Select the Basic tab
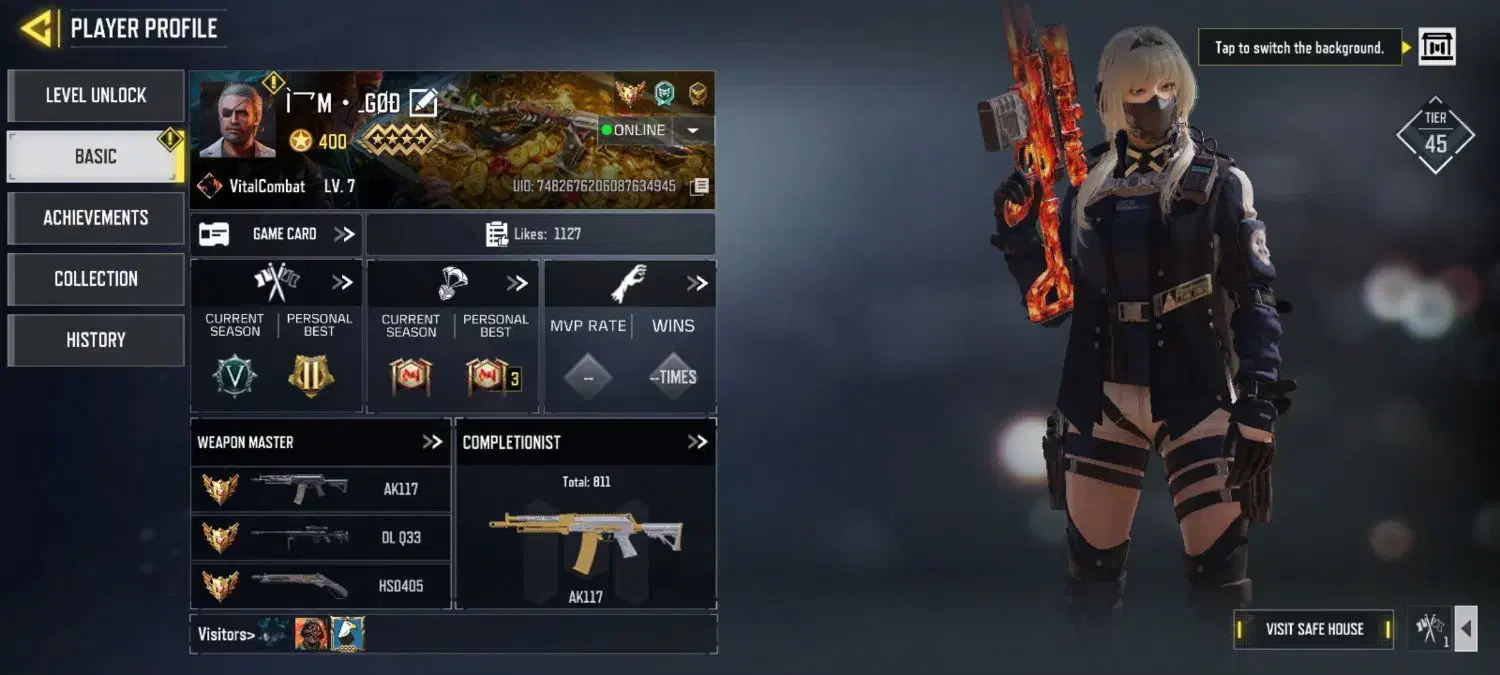This screenshot has height=675, width=1500. pos(96,157)
